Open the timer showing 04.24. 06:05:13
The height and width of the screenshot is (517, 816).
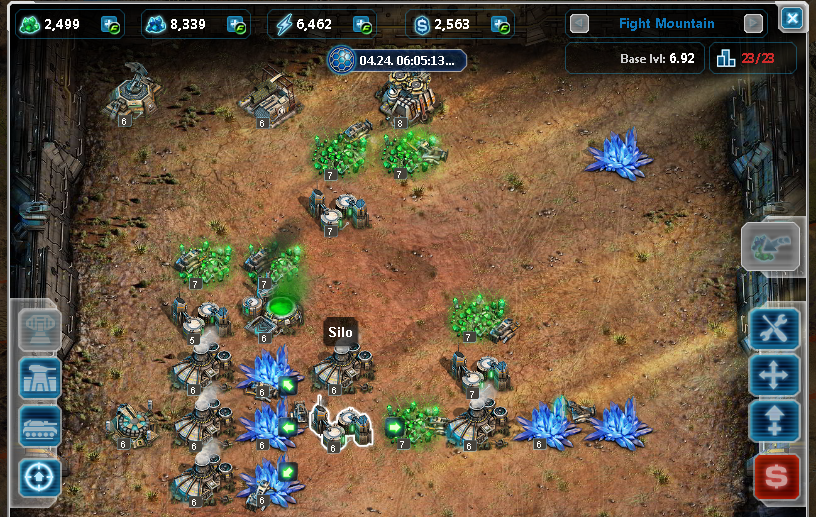397,59
